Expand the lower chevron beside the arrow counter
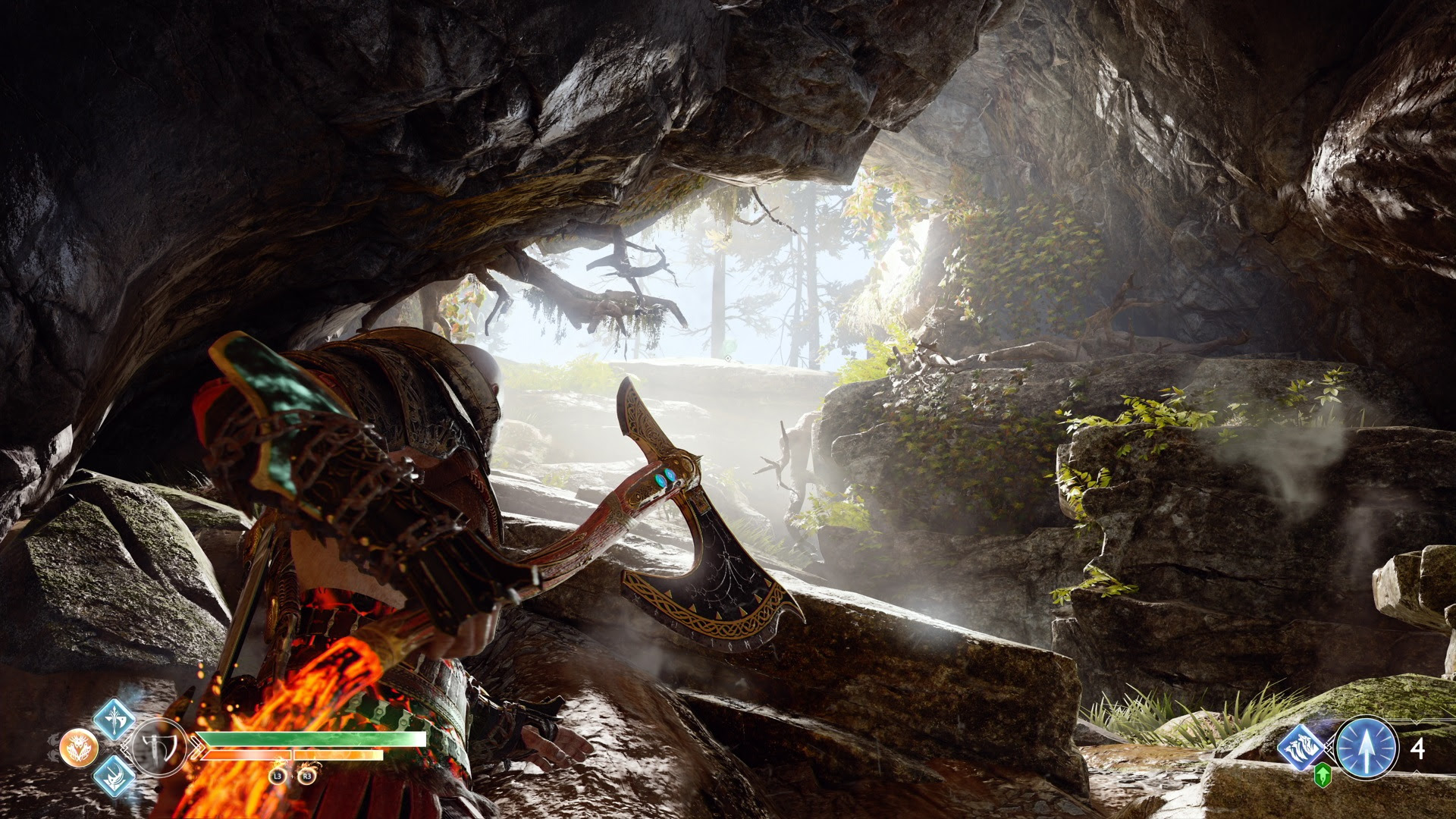The height and width of the screenshot is (819, 1456). [x=1417, y=773]
